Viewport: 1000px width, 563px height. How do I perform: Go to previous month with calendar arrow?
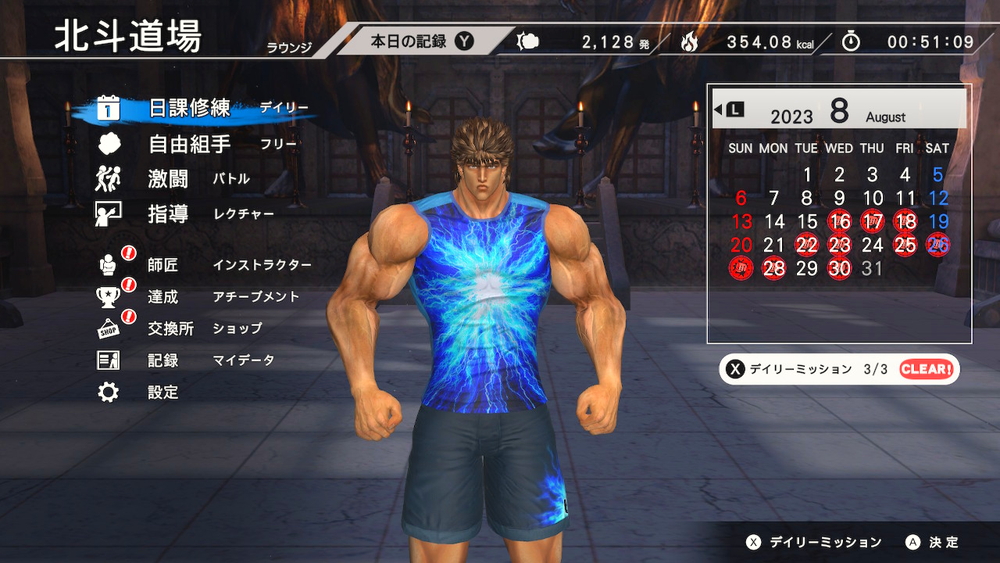729,109
